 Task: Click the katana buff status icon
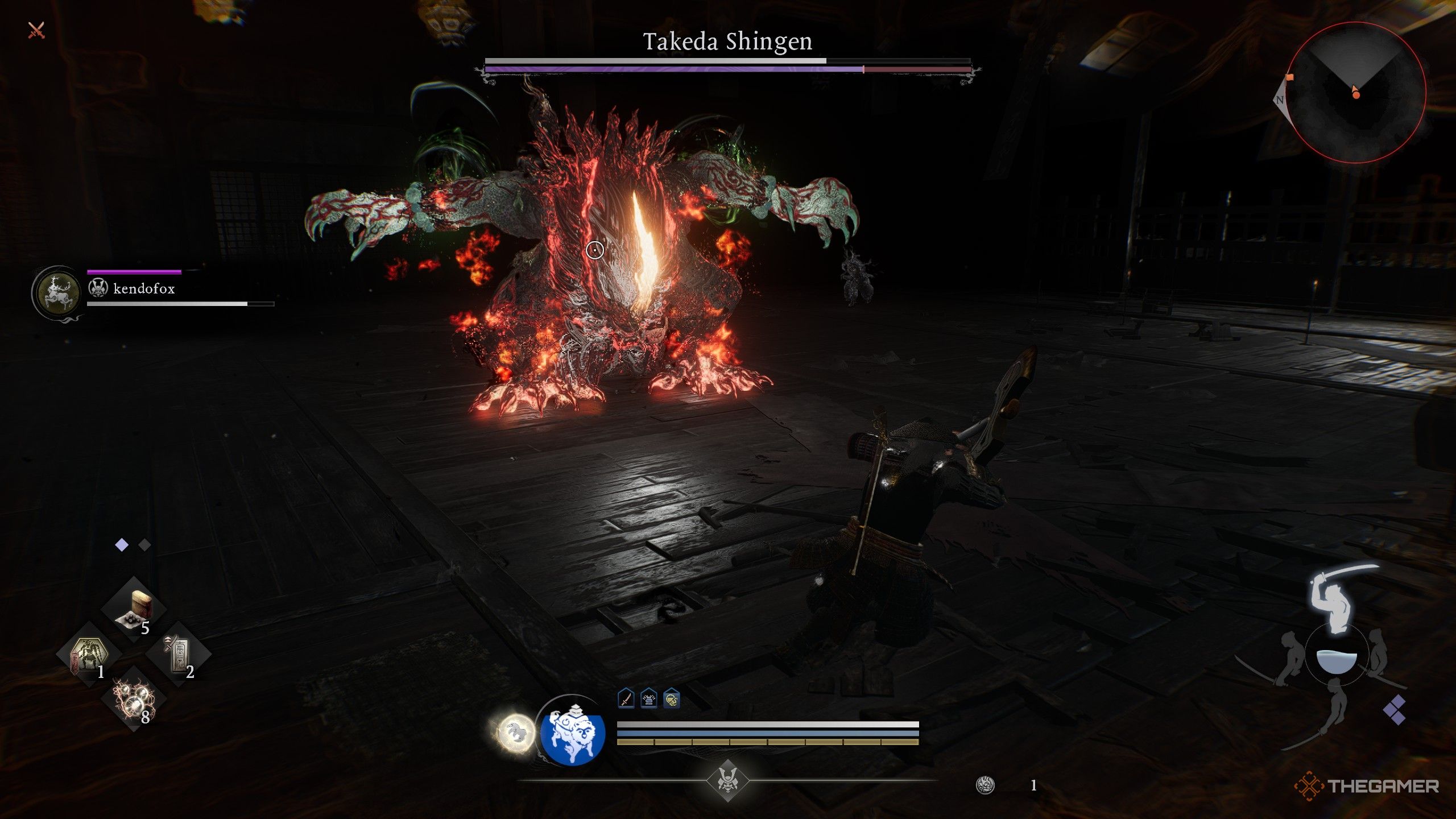pos(626,699)
